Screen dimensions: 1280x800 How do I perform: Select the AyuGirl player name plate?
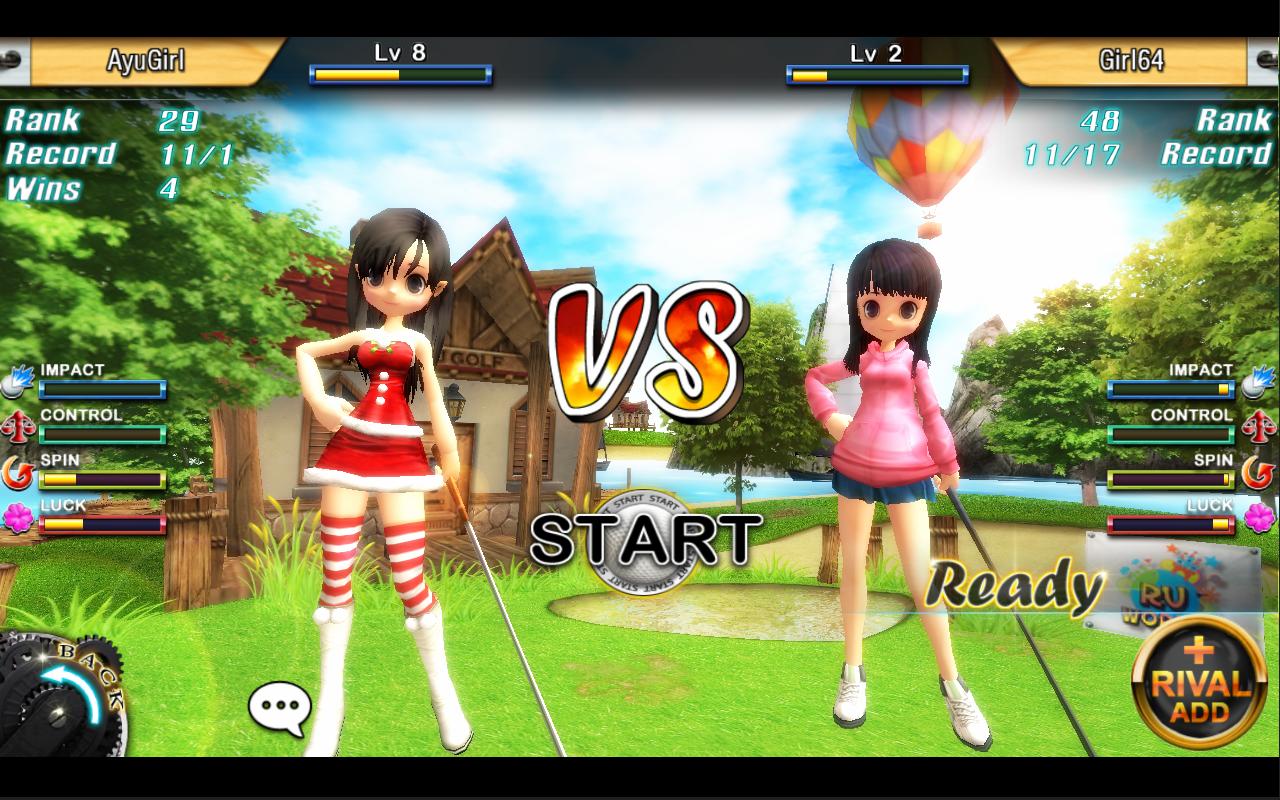146,61
